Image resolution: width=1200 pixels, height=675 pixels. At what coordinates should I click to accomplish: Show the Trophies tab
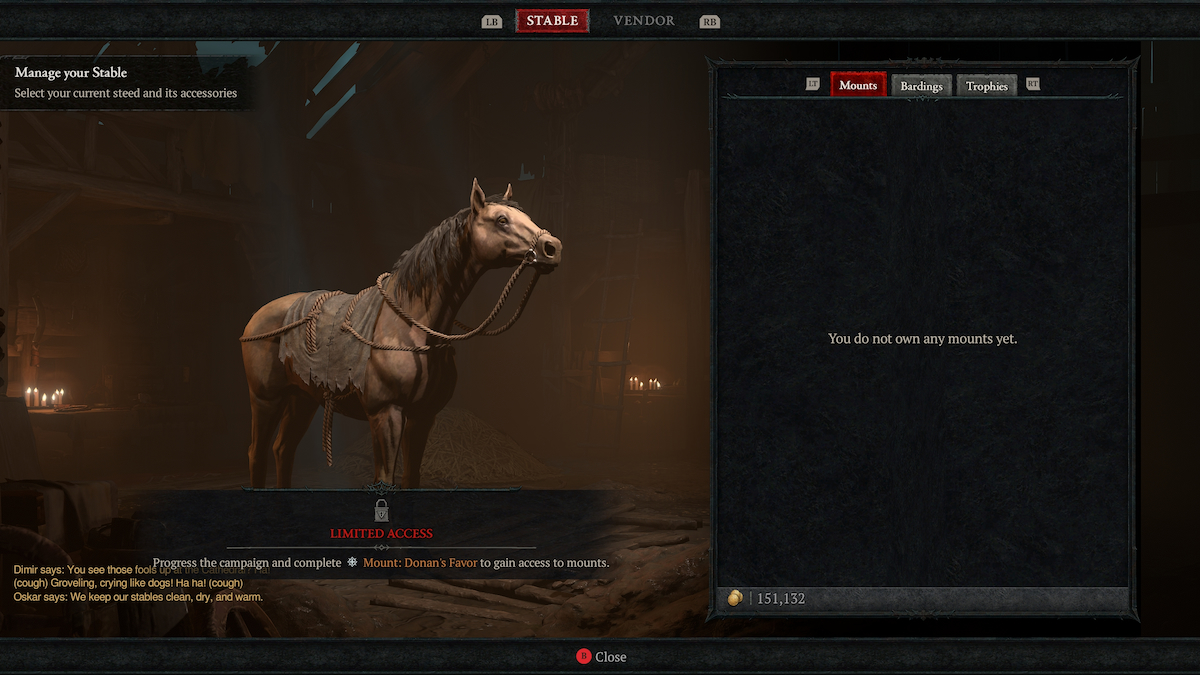(986, 86)
